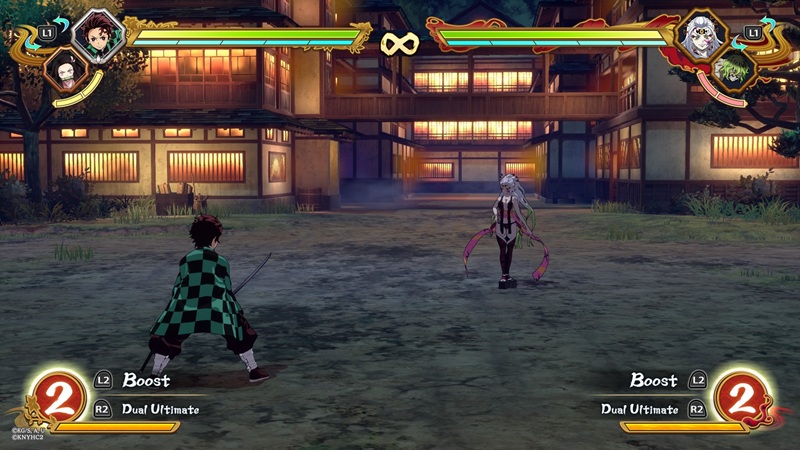Screen dimensions: 800x450
Task: Select Tanjiro's character portrait
Action: point(98,33)
